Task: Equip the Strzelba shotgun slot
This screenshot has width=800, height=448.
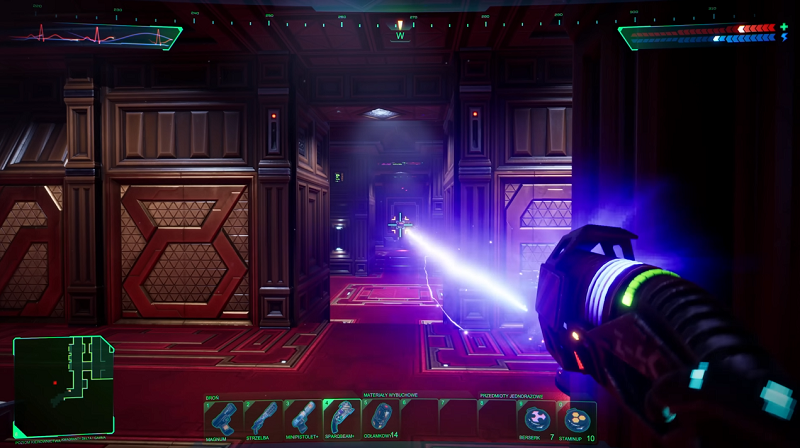Action: [263, 418]
